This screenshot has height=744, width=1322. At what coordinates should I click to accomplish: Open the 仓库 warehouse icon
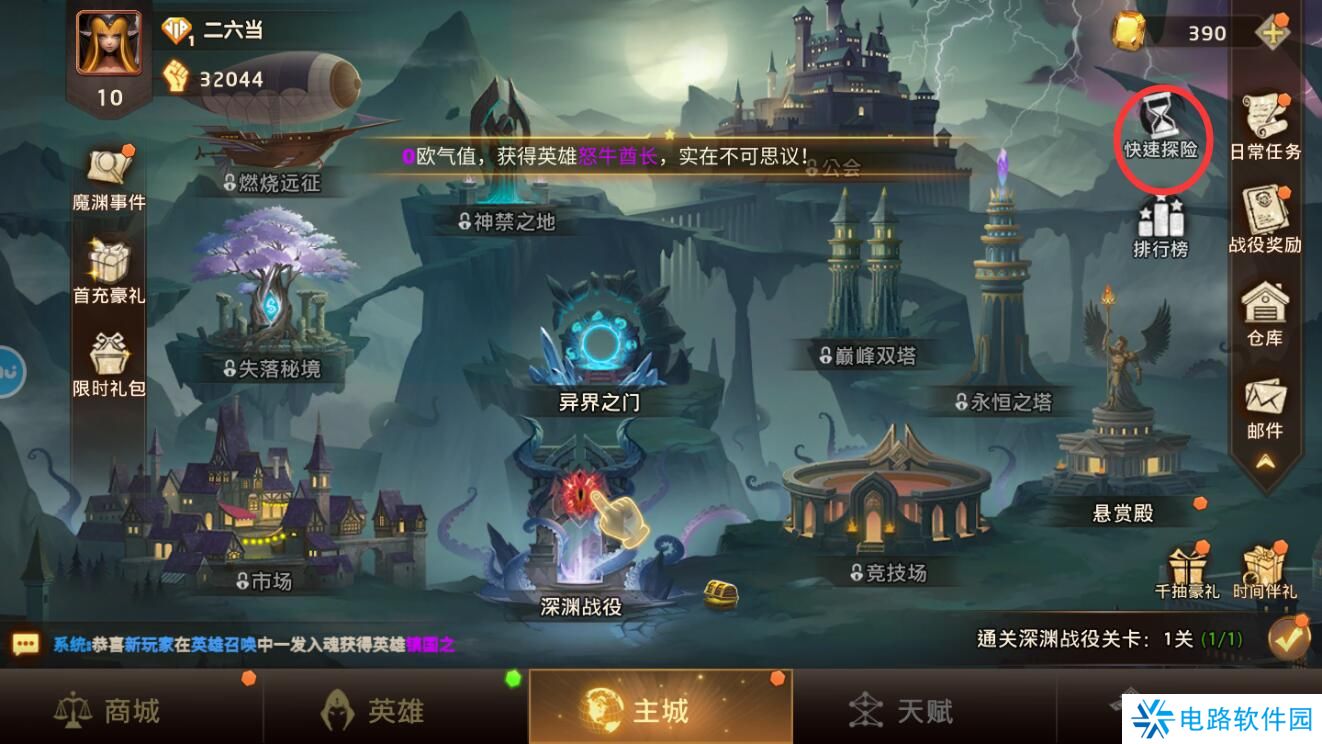[x=1264, y=305]
